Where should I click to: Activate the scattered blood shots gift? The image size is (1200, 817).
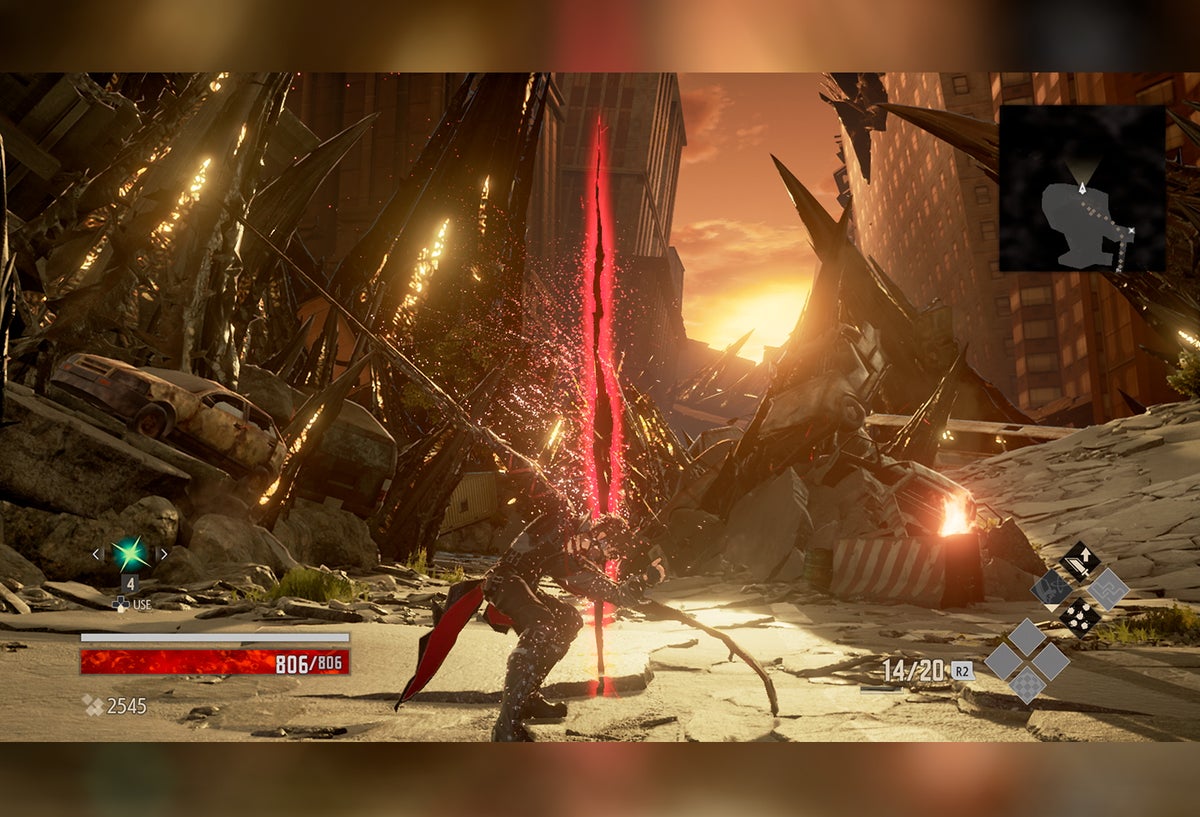[1080, 617]
